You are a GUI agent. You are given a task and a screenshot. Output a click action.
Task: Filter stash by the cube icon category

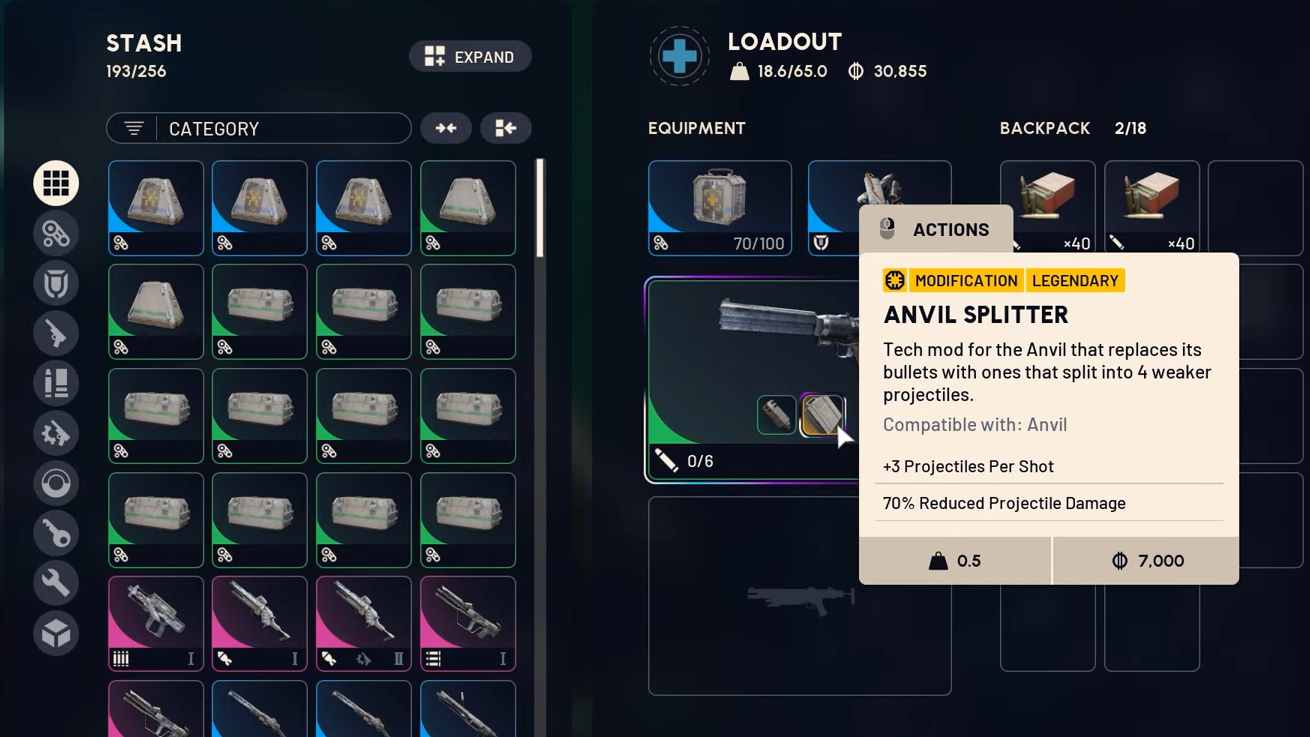tap(56, 633)
